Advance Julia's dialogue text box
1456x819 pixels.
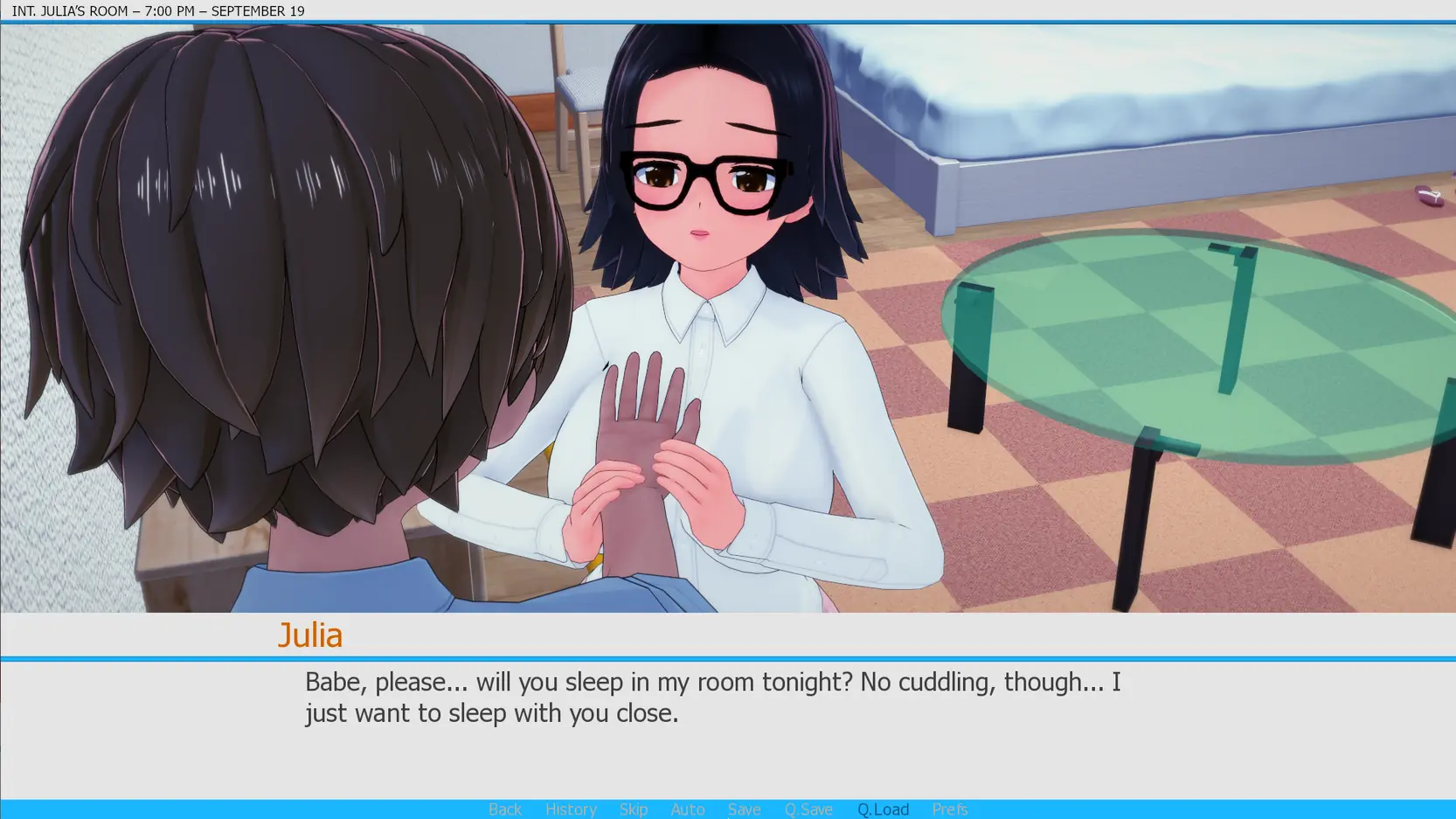click(x=712, y=725)
